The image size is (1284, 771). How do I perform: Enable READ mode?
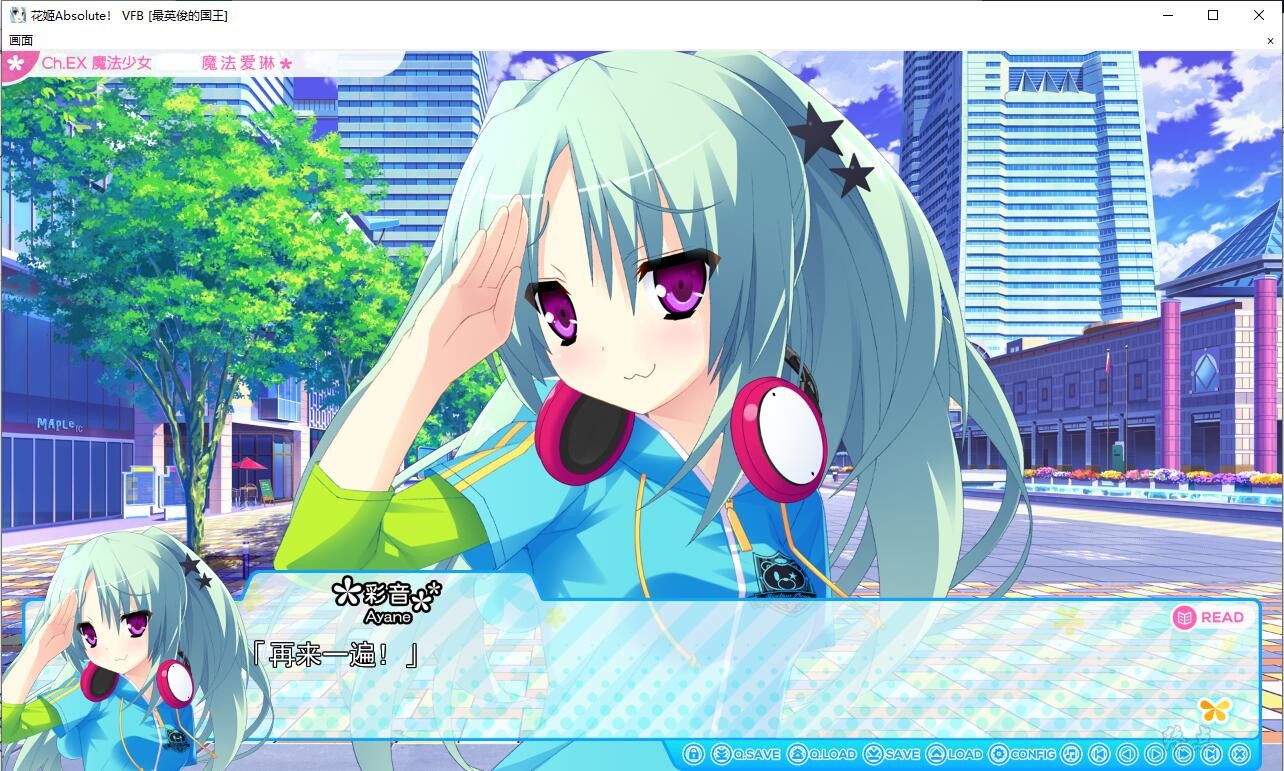(x=1210, y=617)
